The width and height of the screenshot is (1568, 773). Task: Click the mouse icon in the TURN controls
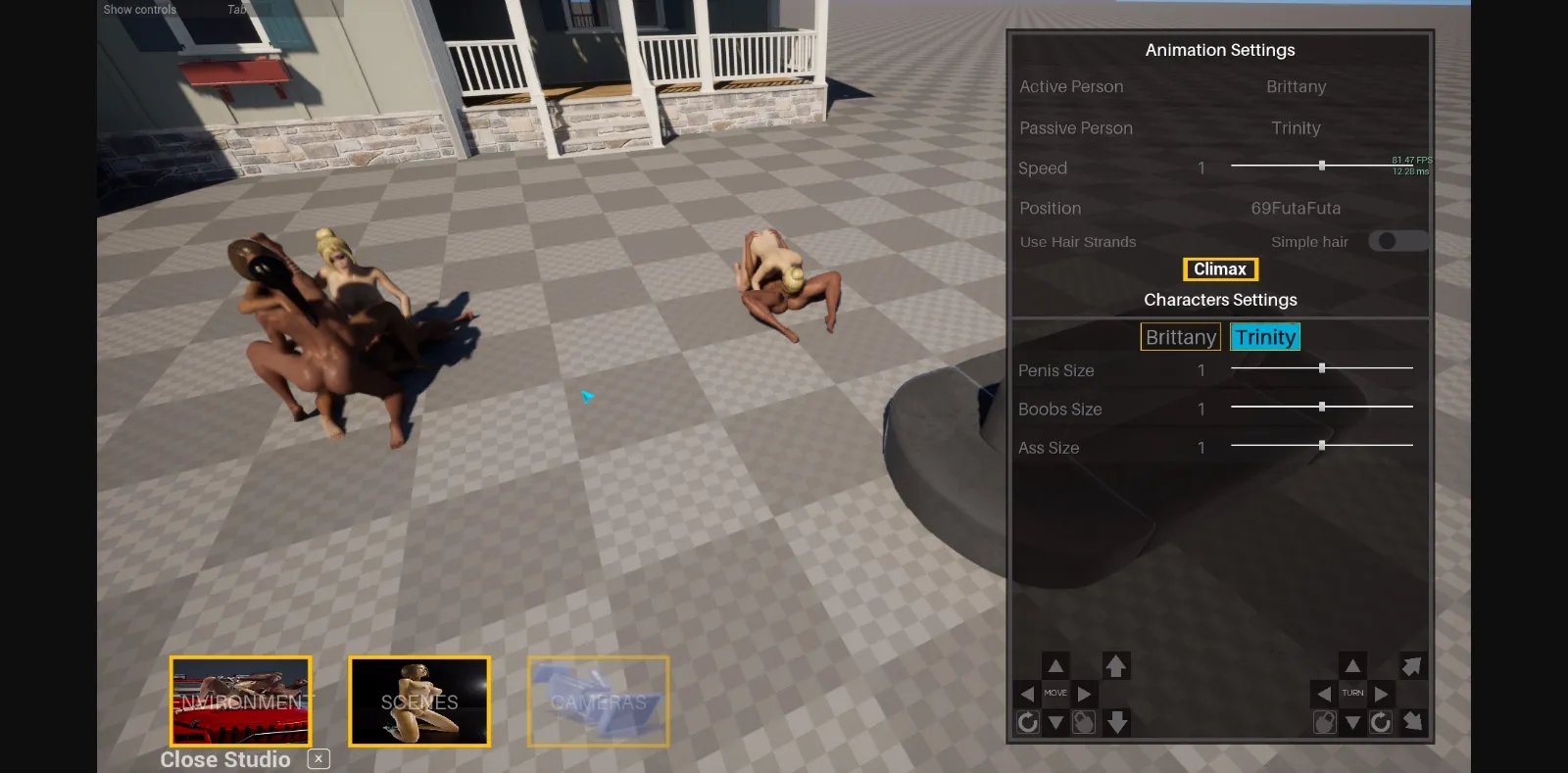pyautogui.click(x=1327, y=723)
